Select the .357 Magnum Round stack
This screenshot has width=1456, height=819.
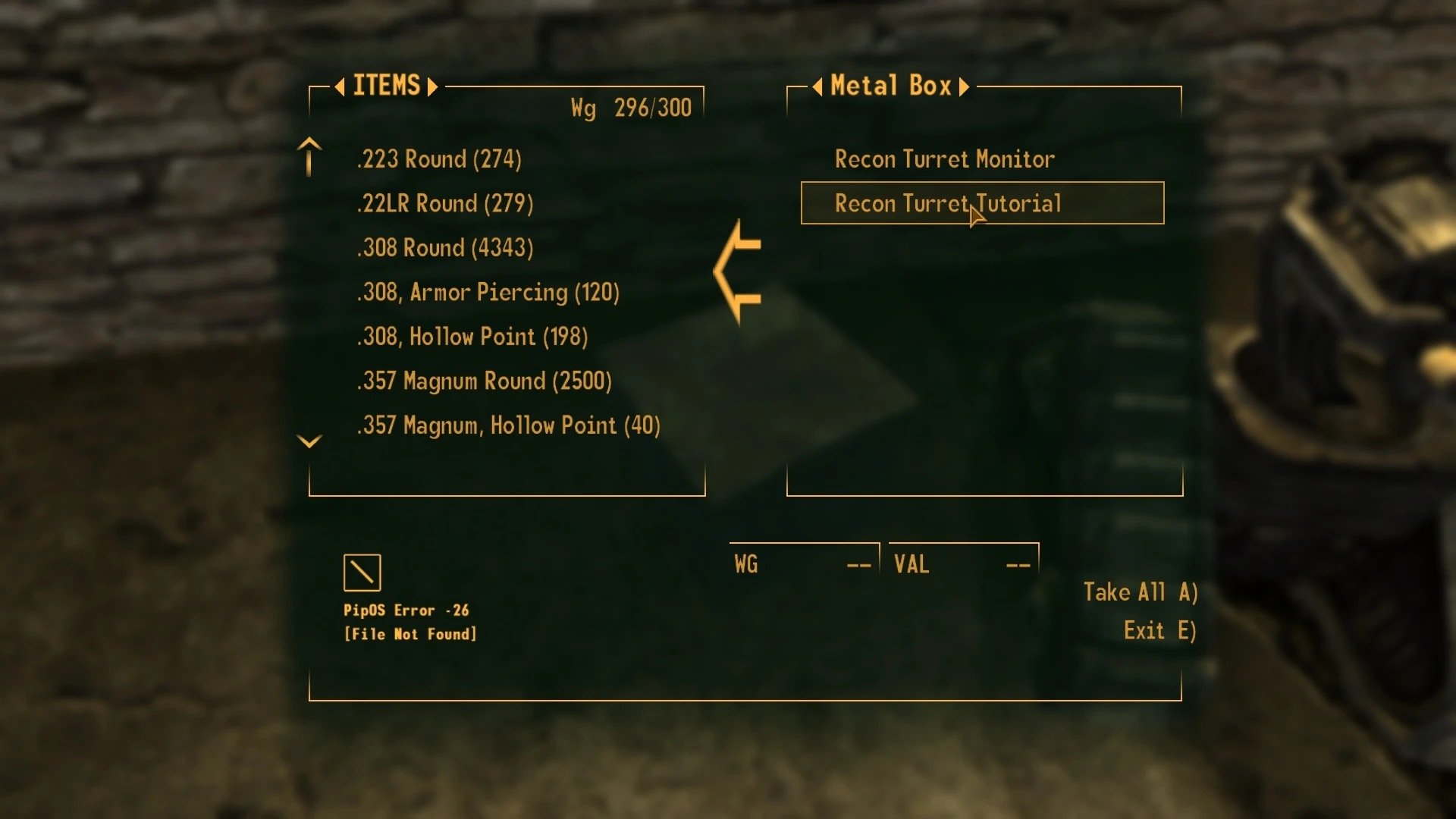(484, 381)
